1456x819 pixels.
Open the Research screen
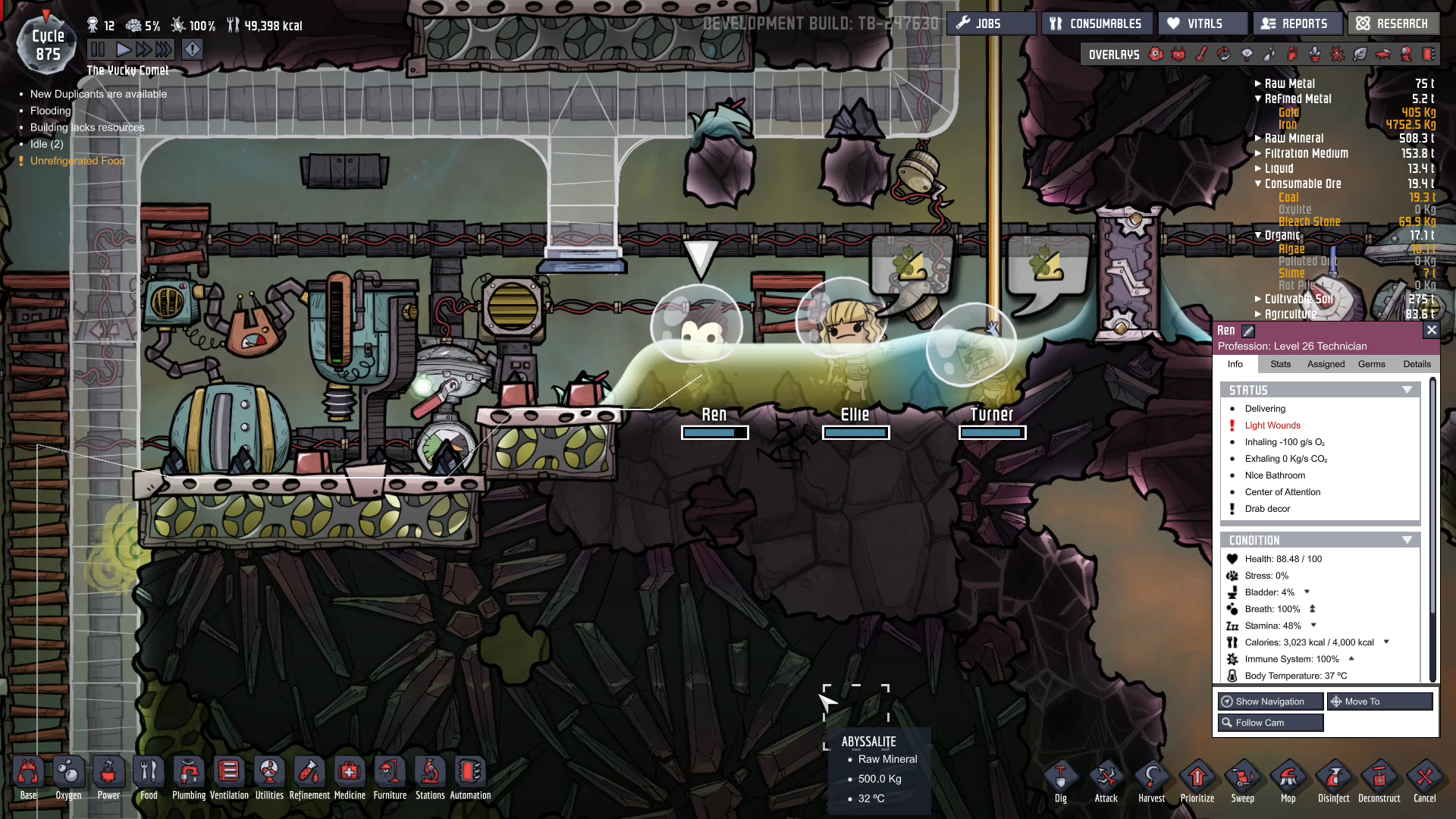[1394, 24]
